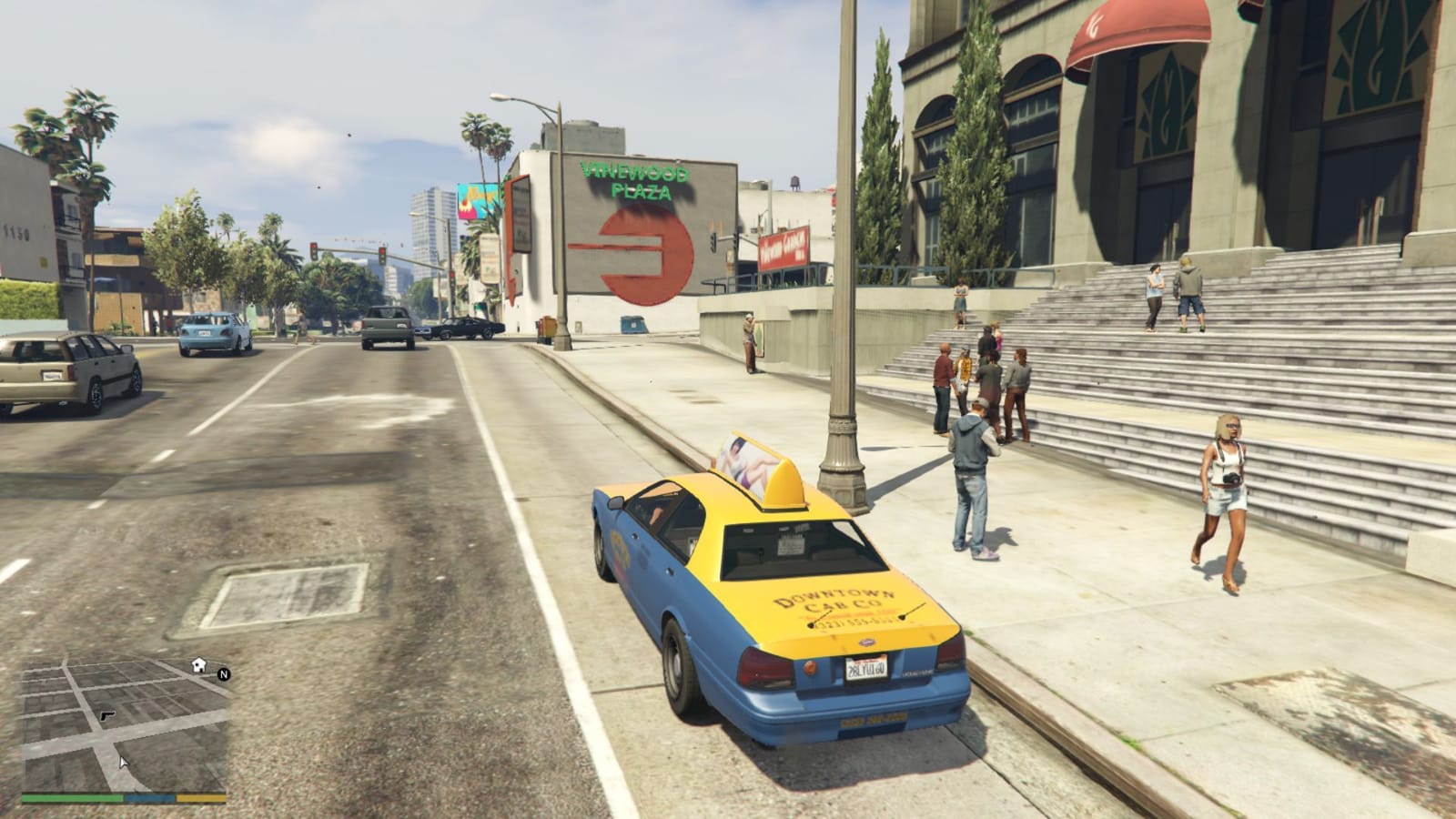The width and height of the screenshot is (1456, 819).
Task: Select the house safehouse icon on minimap
Action: 198,665
